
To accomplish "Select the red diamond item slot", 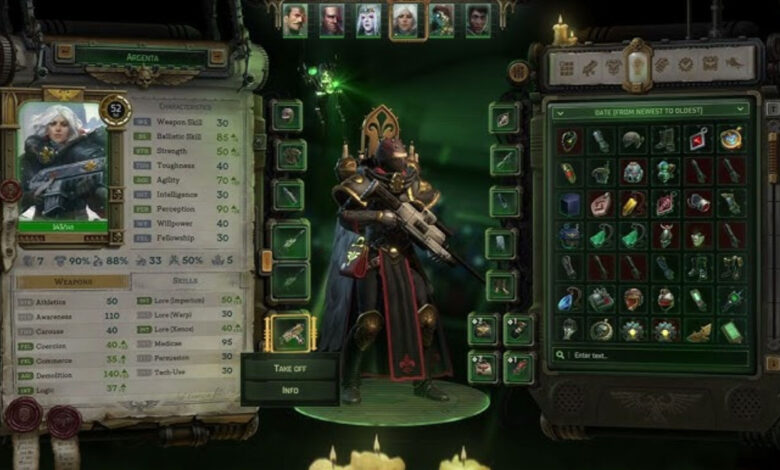I will click(x=698, y=141).
